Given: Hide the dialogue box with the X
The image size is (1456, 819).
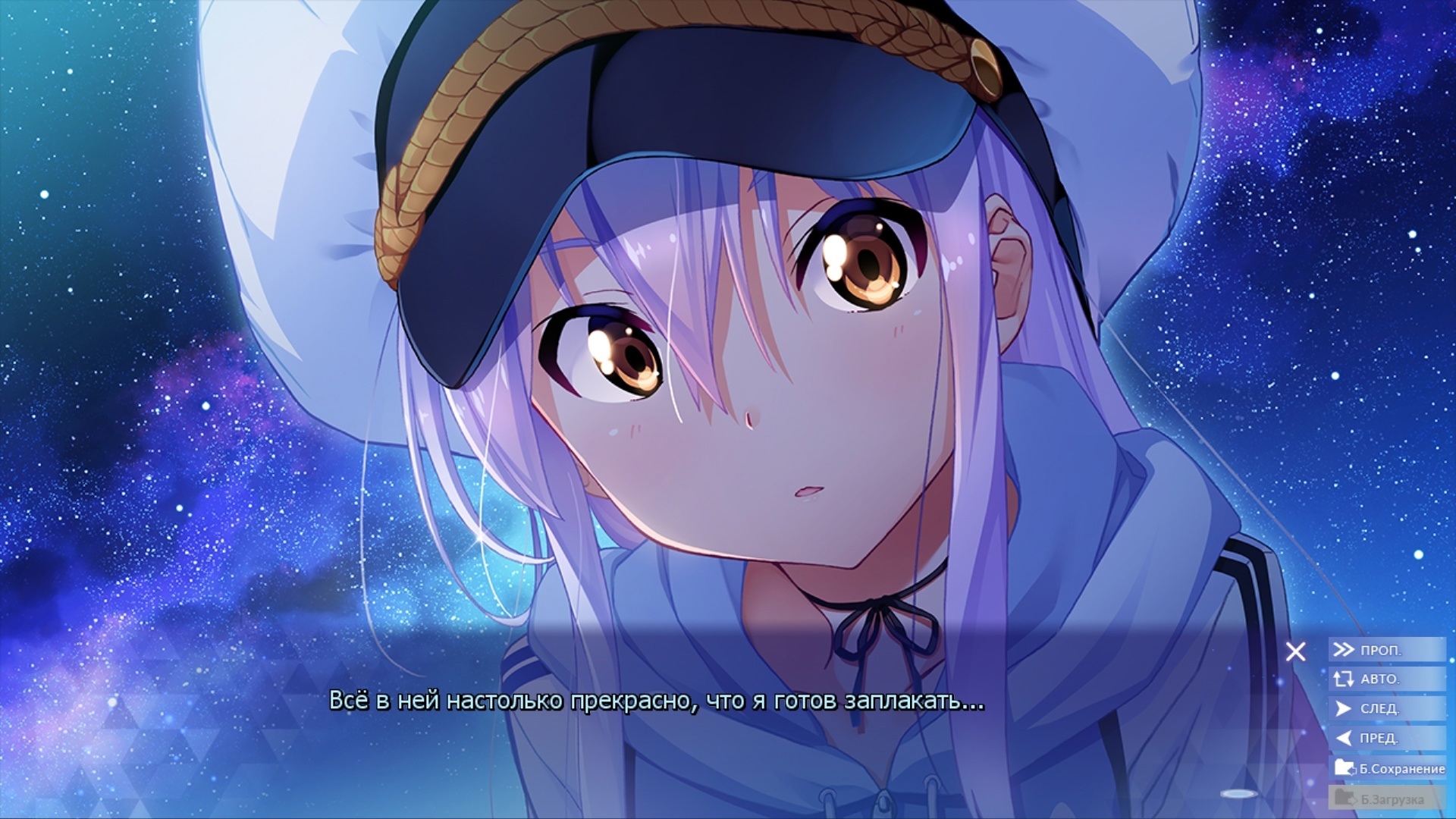Looking at the screenshot, I should [x=1295, y=651].
